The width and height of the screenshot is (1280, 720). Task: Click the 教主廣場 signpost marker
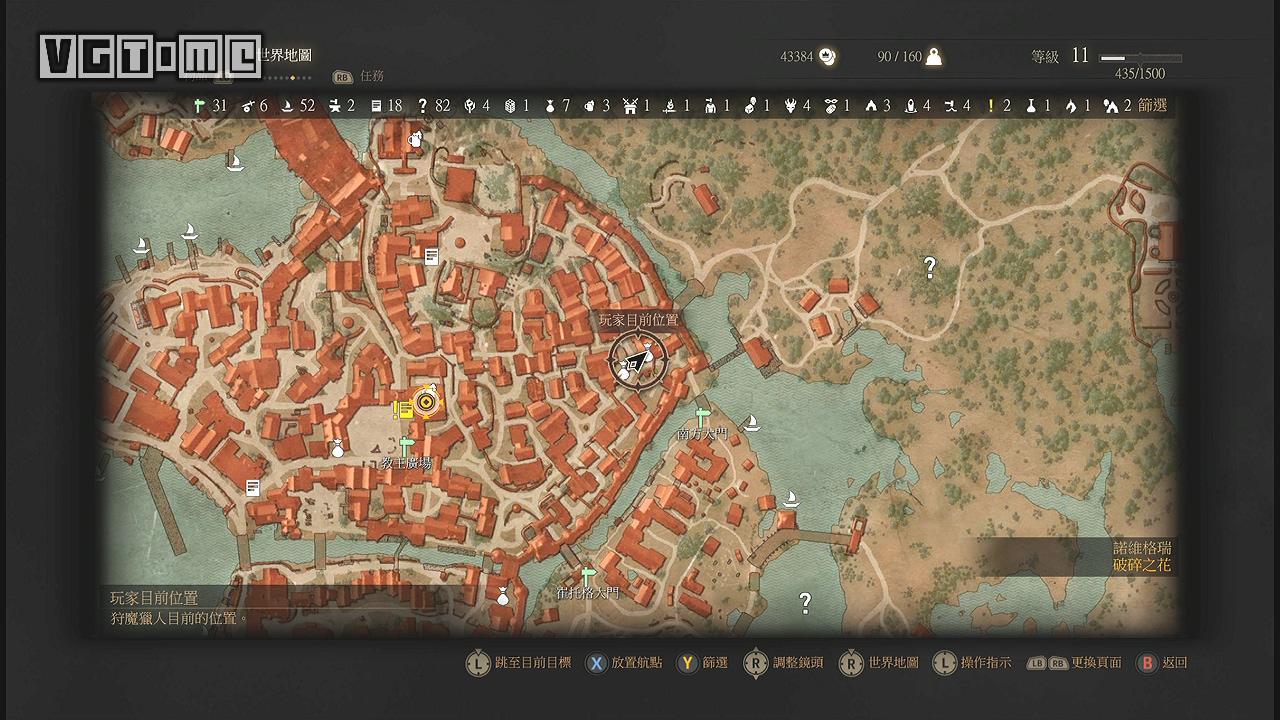coord(405,445)
